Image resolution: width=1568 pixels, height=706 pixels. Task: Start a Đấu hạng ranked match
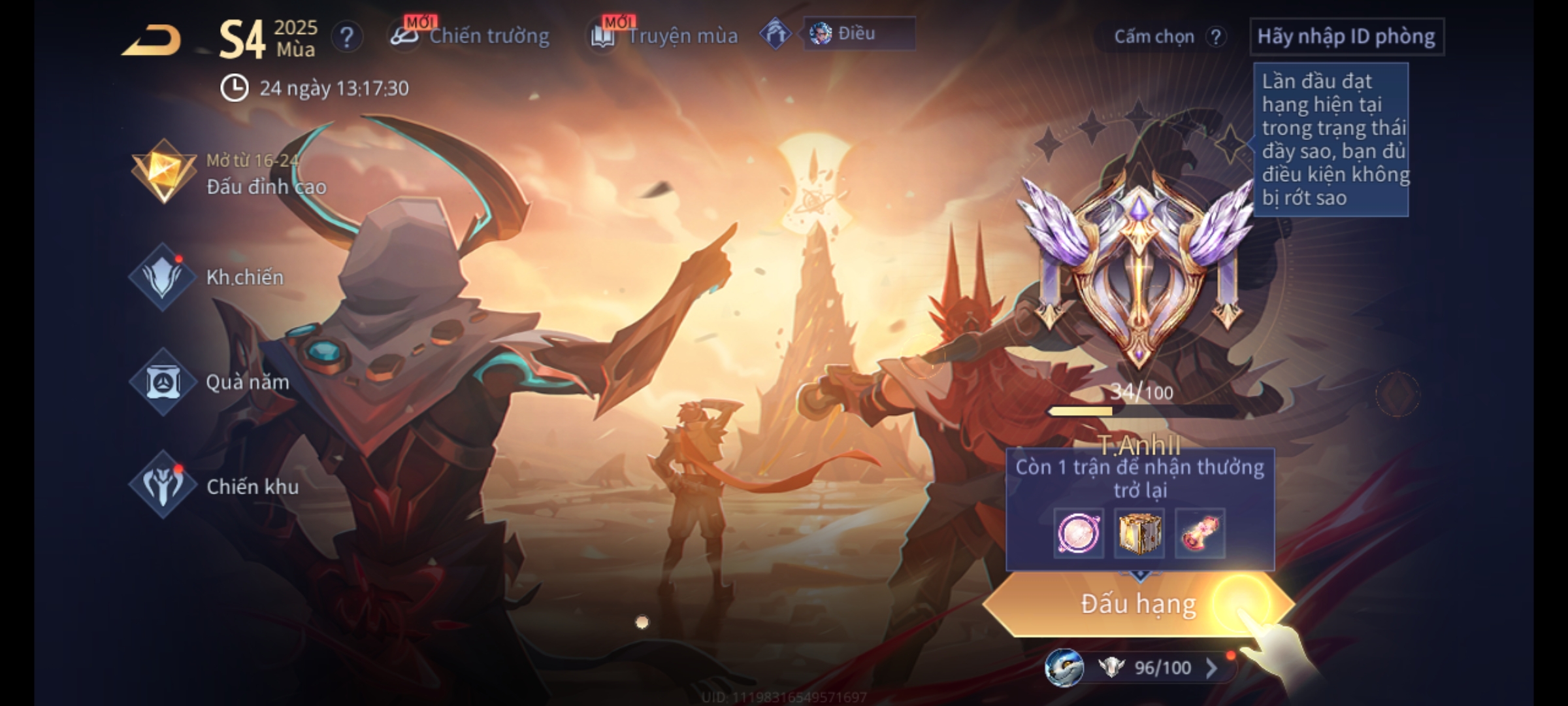point(1138,604)
